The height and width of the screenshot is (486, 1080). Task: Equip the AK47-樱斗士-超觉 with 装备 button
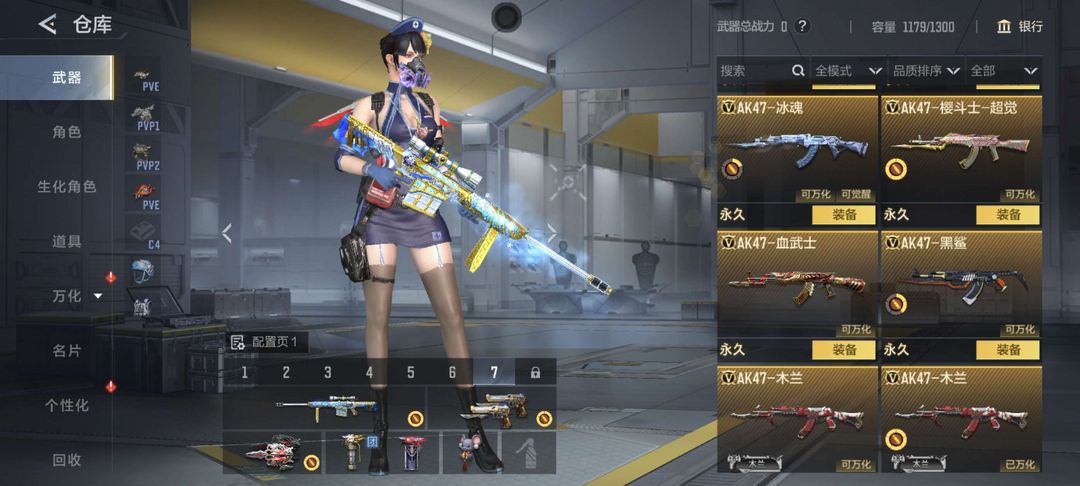[x=1007, y=214]
